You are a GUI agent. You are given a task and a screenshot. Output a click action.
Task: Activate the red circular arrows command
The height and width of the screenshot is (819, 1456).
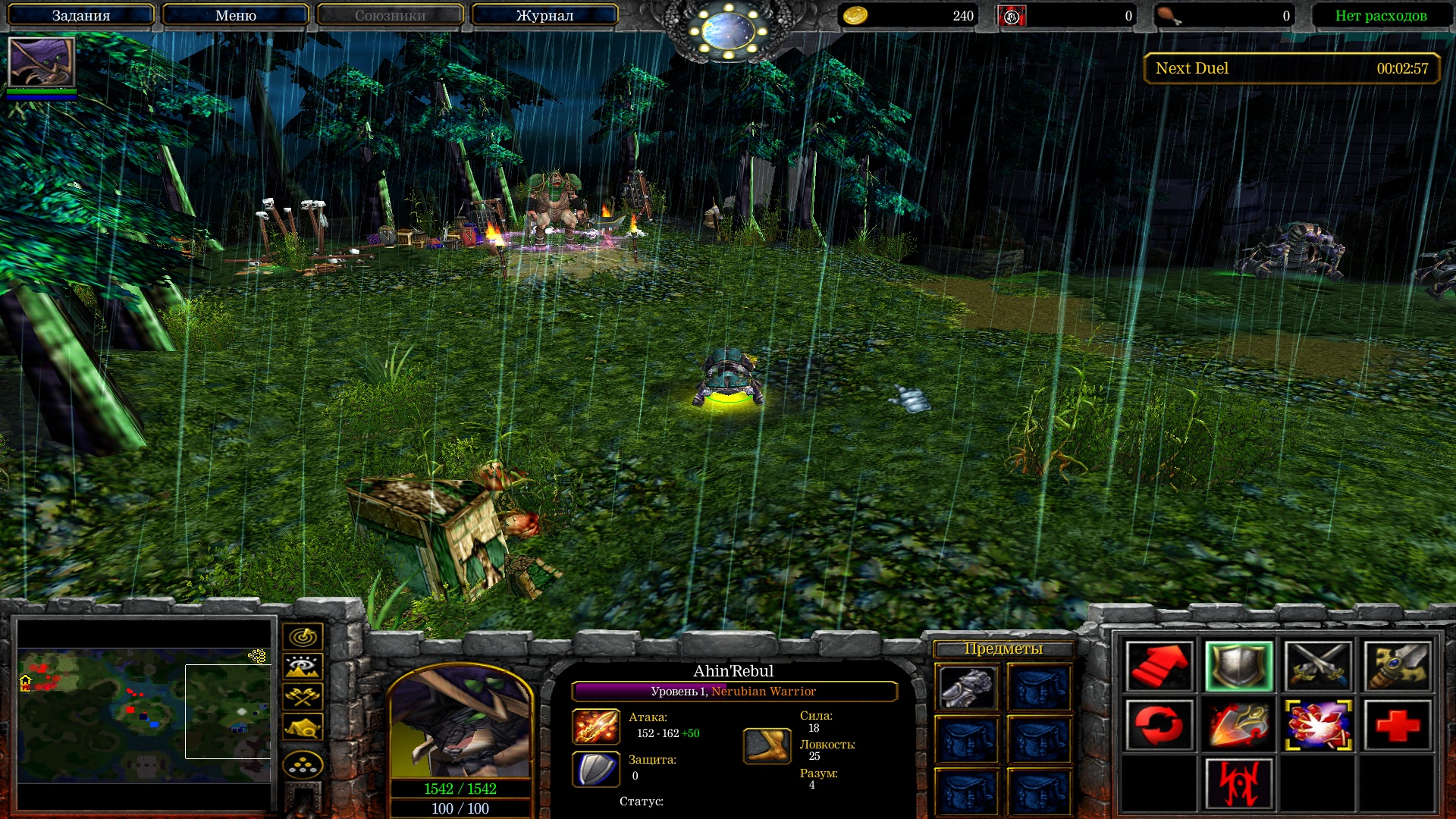pos(1159,725)
